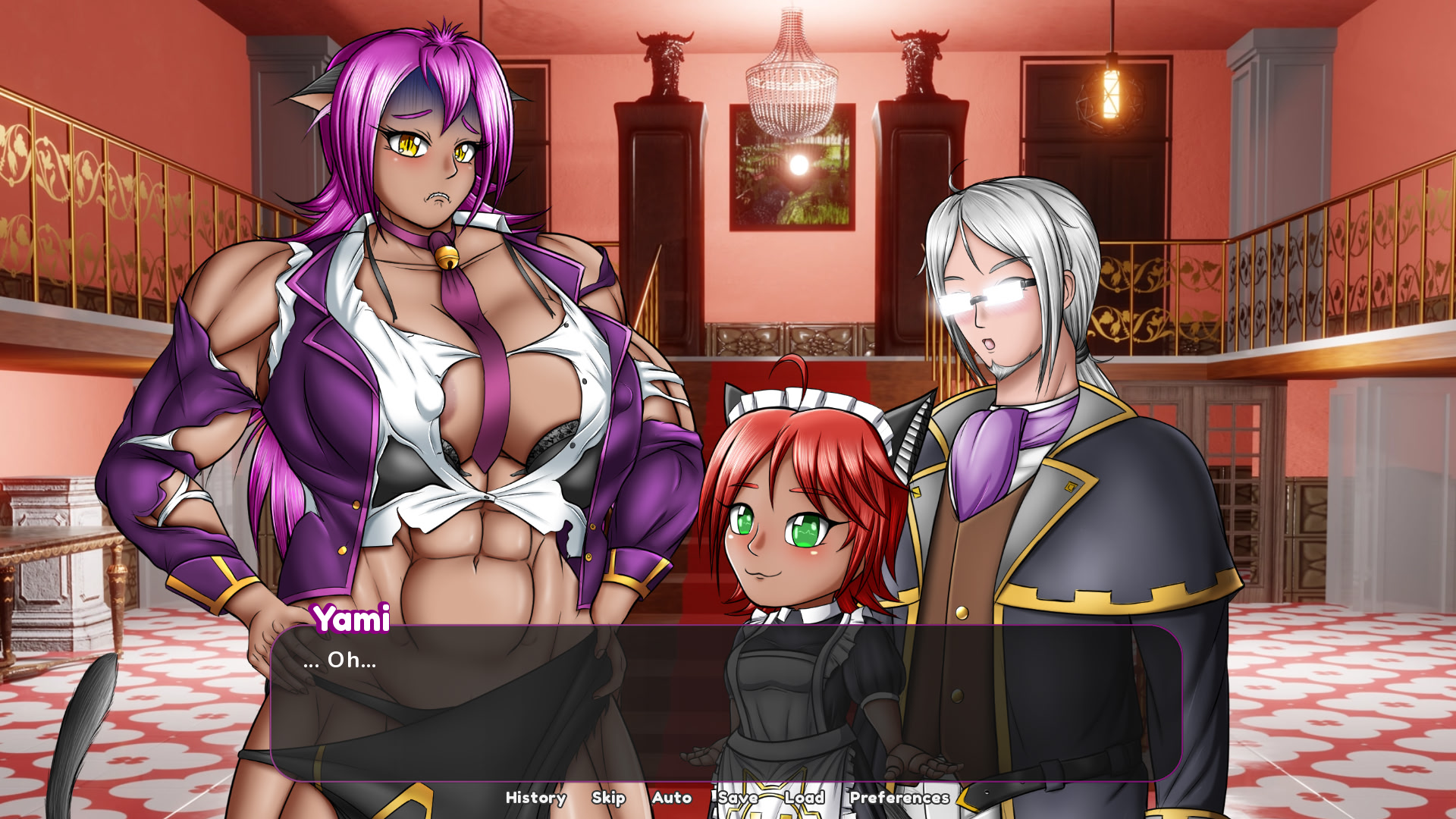Open the Save screen
Image resolution: width=1456 pixels, height=819 pixels.
coord(737,798)
